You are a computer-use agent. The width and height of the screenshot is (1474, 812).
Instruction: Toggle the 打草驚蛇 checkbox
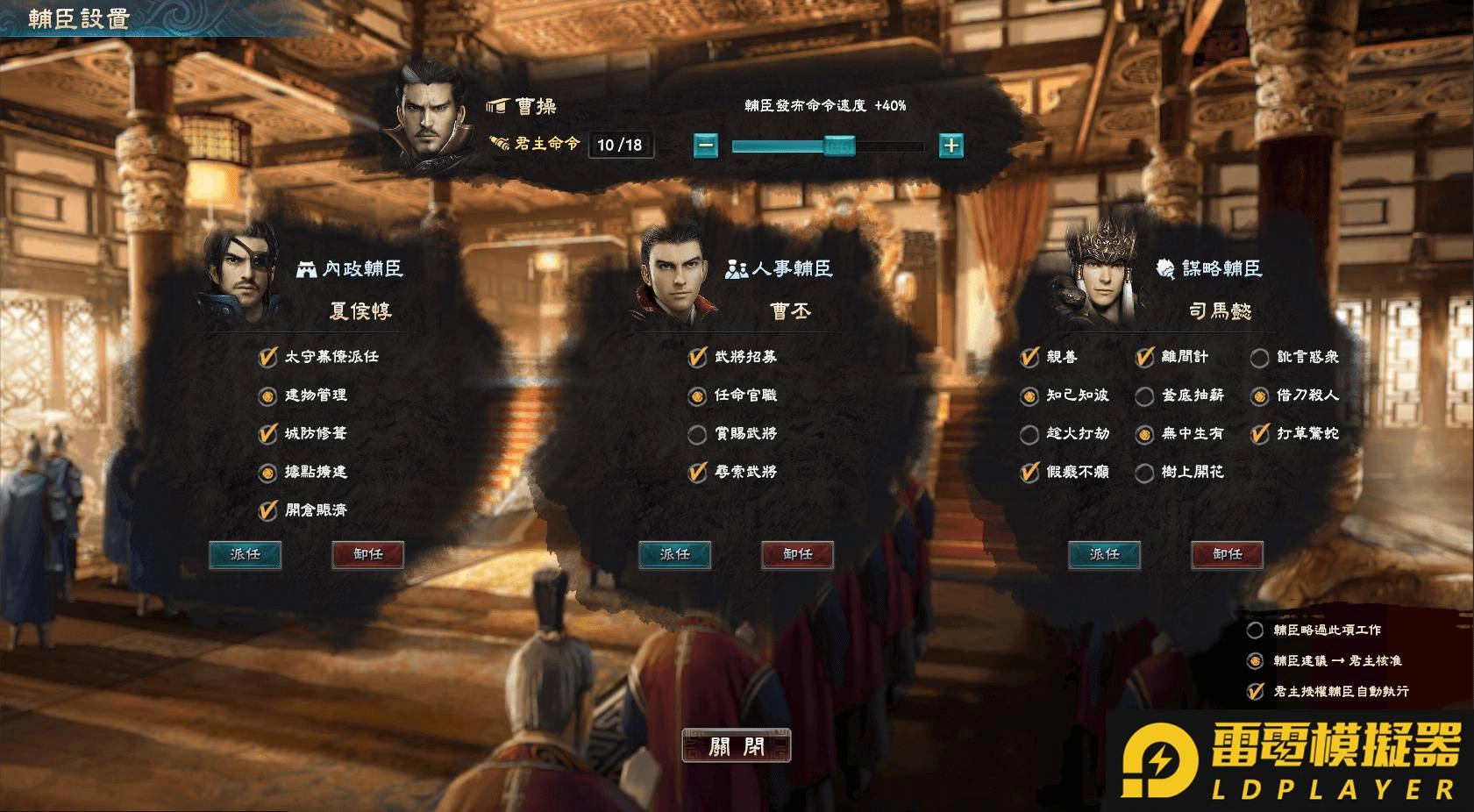coord(1260,433)
